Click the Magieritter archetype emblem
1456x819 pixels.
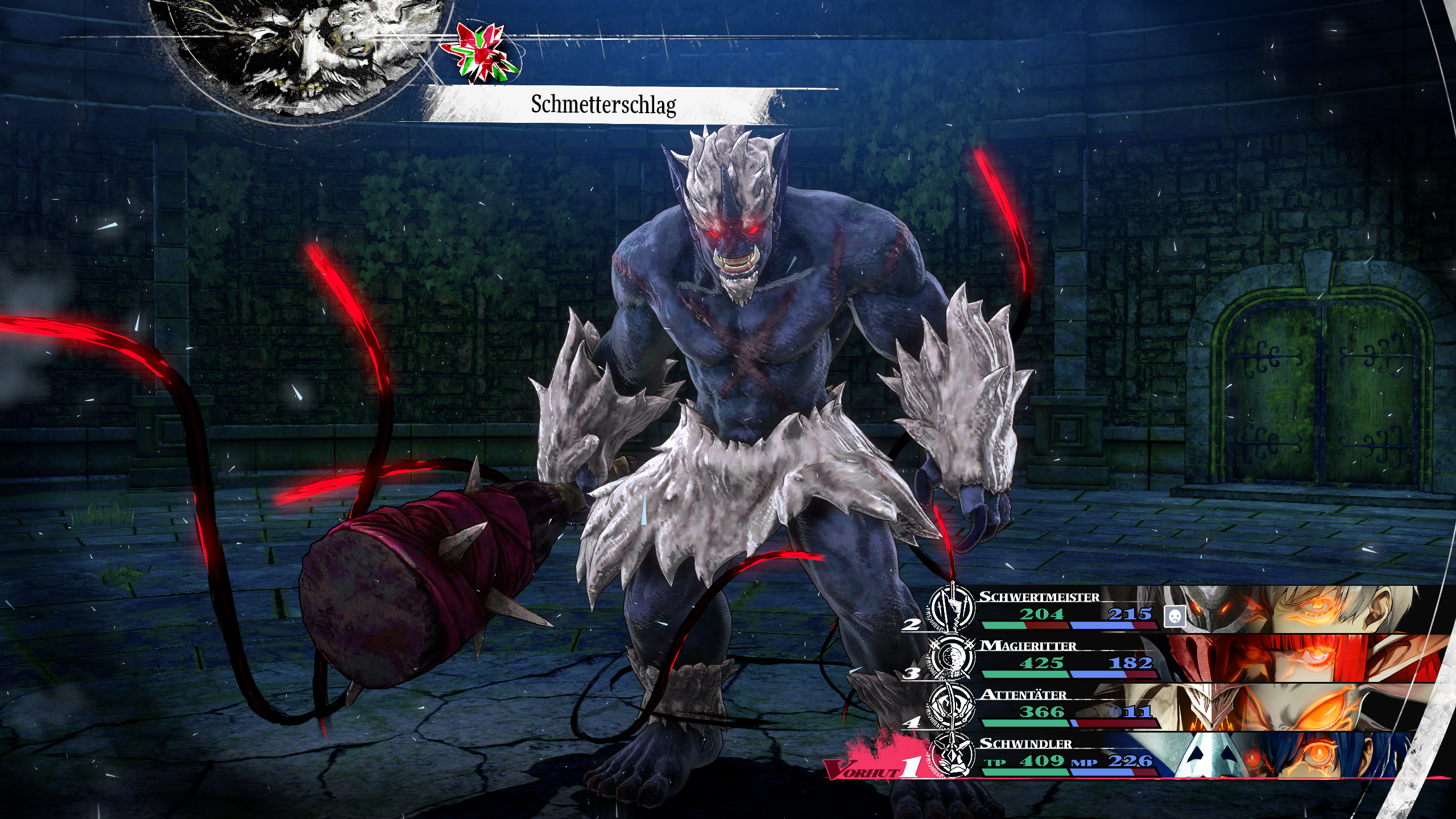pos(952,658)
